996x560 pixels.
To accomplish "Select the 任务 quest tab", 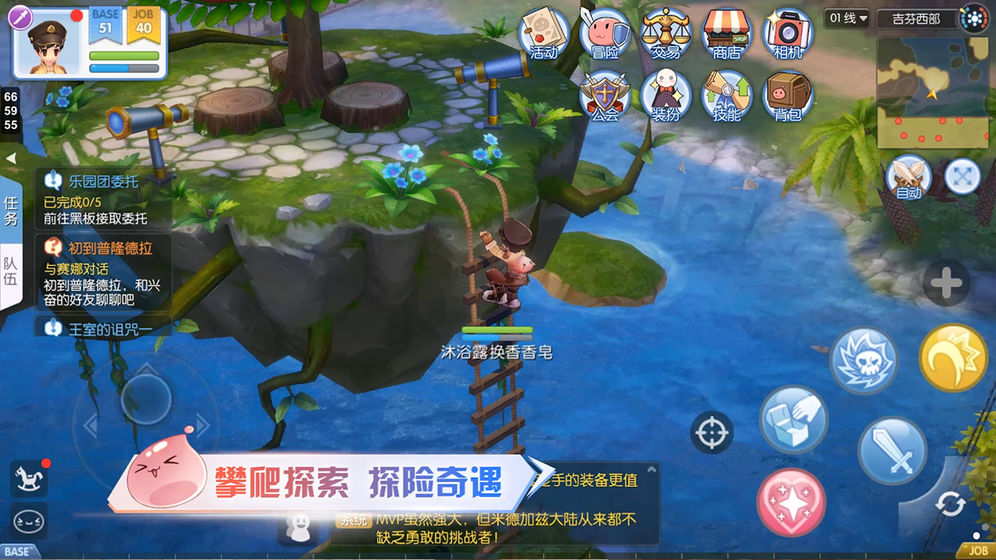I will point(11,210).
